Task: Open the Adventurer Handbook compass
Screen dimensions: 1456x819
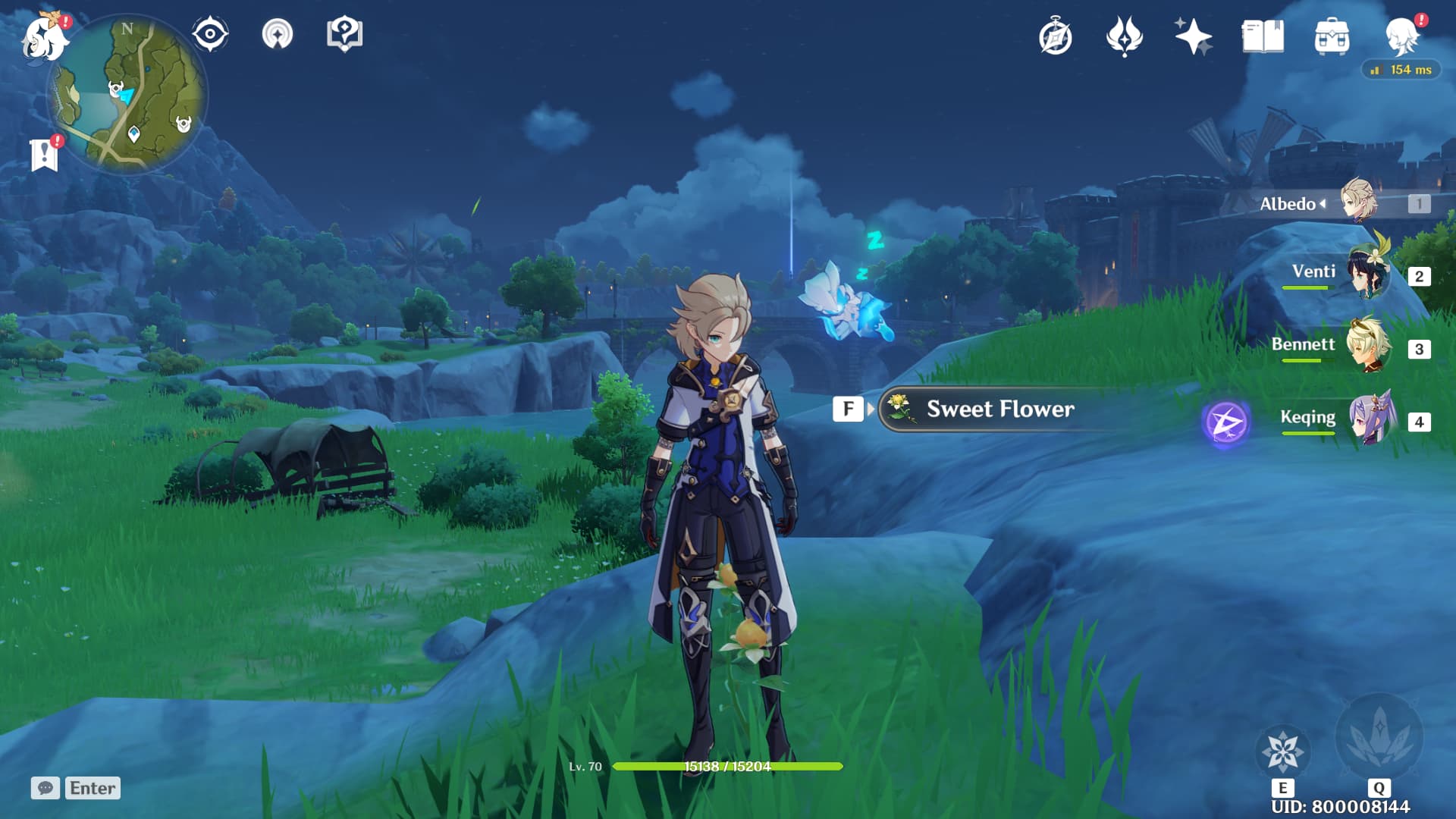Action: (x=1056, y=36)
